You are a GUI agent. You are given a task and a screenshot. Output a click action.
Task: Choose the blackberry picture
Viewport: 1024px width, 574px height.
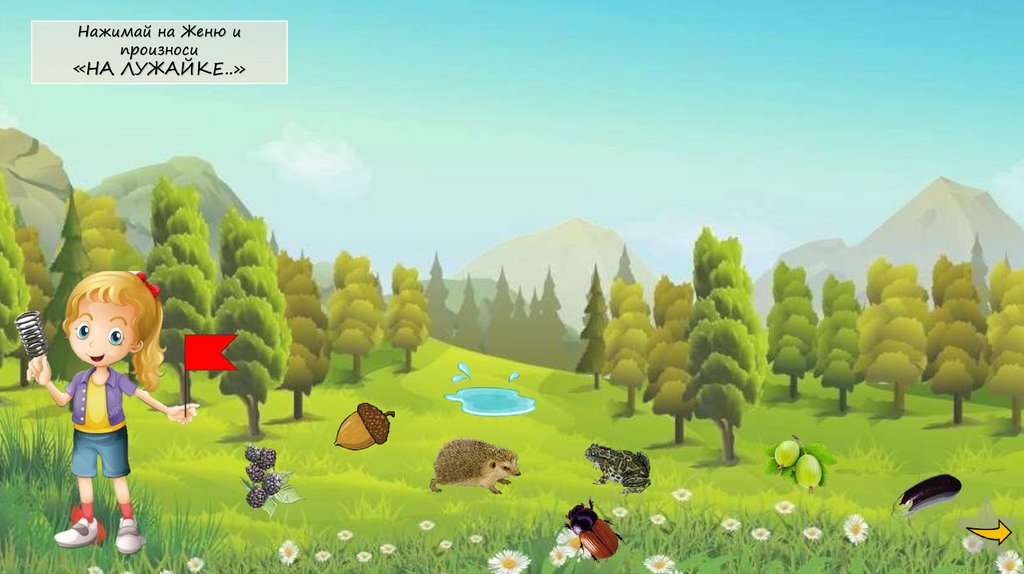[x=264, y=476]
